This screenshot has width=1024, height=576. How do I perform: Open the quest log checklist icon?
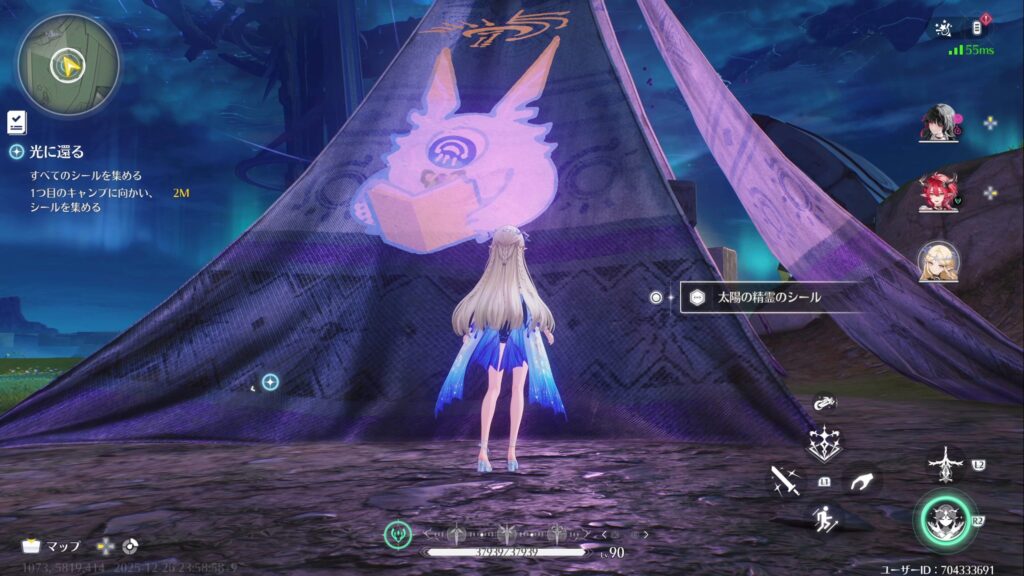pyautogui.click(x=16, y=122)
